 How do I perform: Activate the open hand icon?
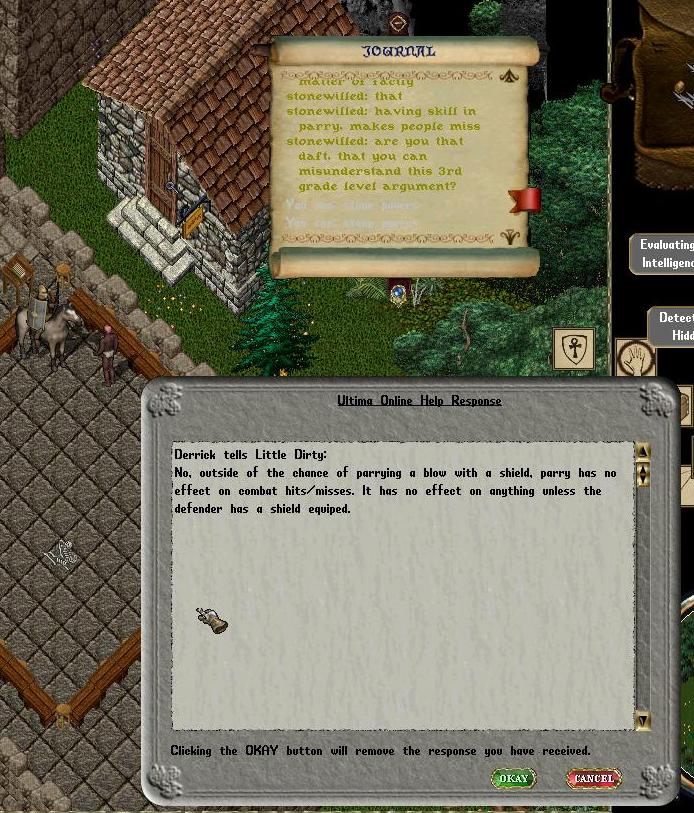[x=635, y=358]
